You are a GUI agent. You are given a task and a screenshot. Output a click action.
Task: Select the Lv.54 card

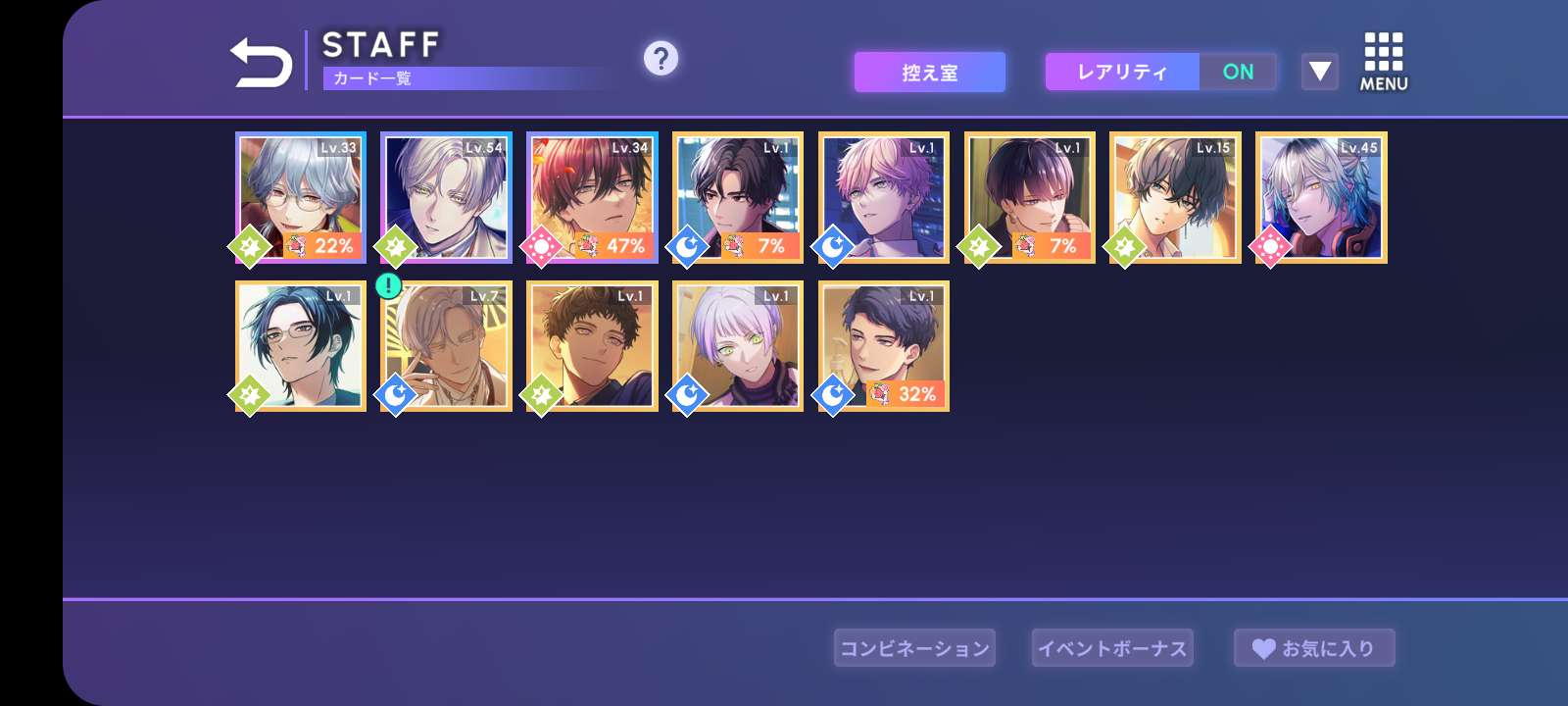click(x=446, y=197)
